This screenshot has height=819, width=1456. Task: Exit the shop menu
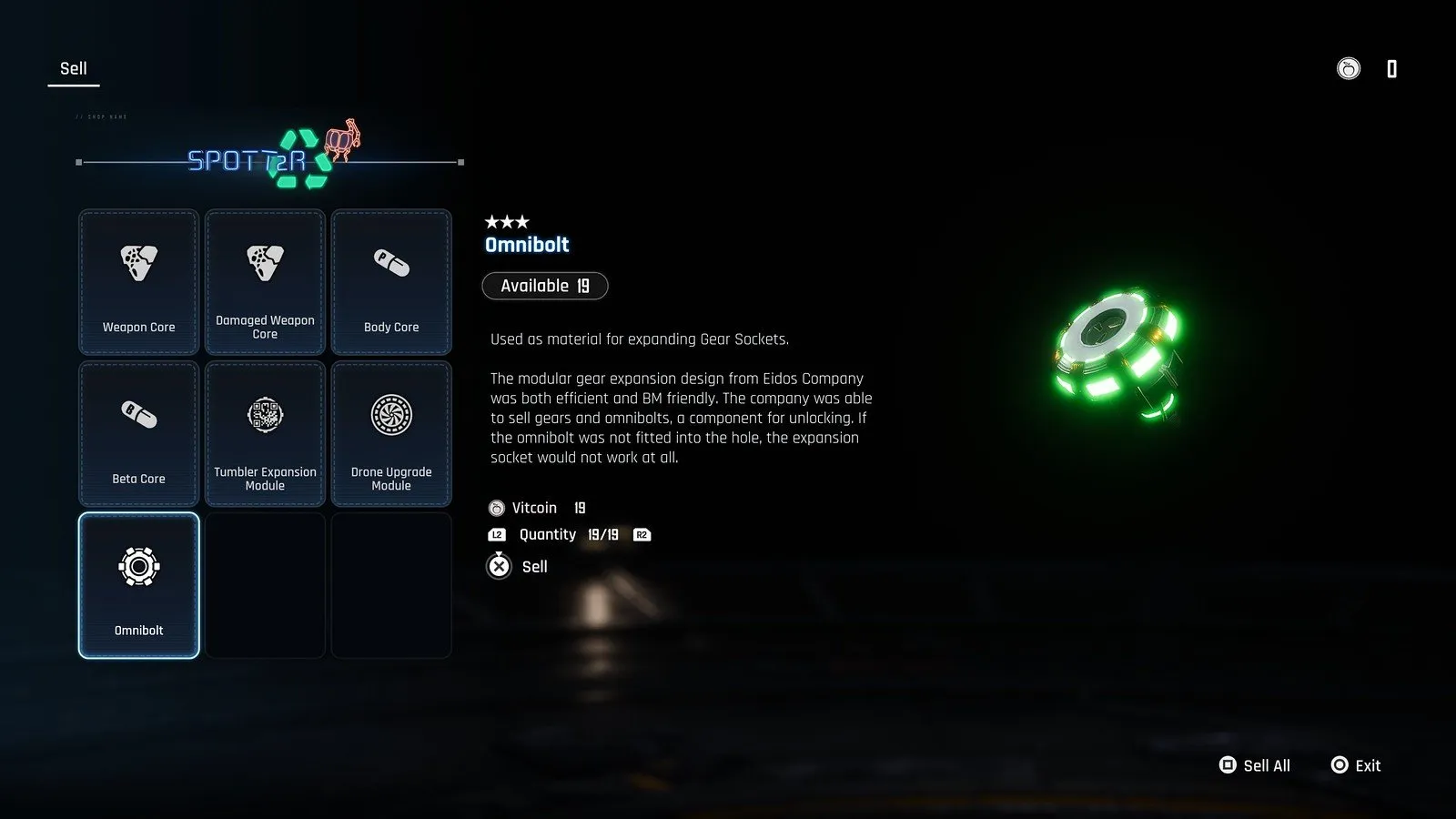point(1356,765)
